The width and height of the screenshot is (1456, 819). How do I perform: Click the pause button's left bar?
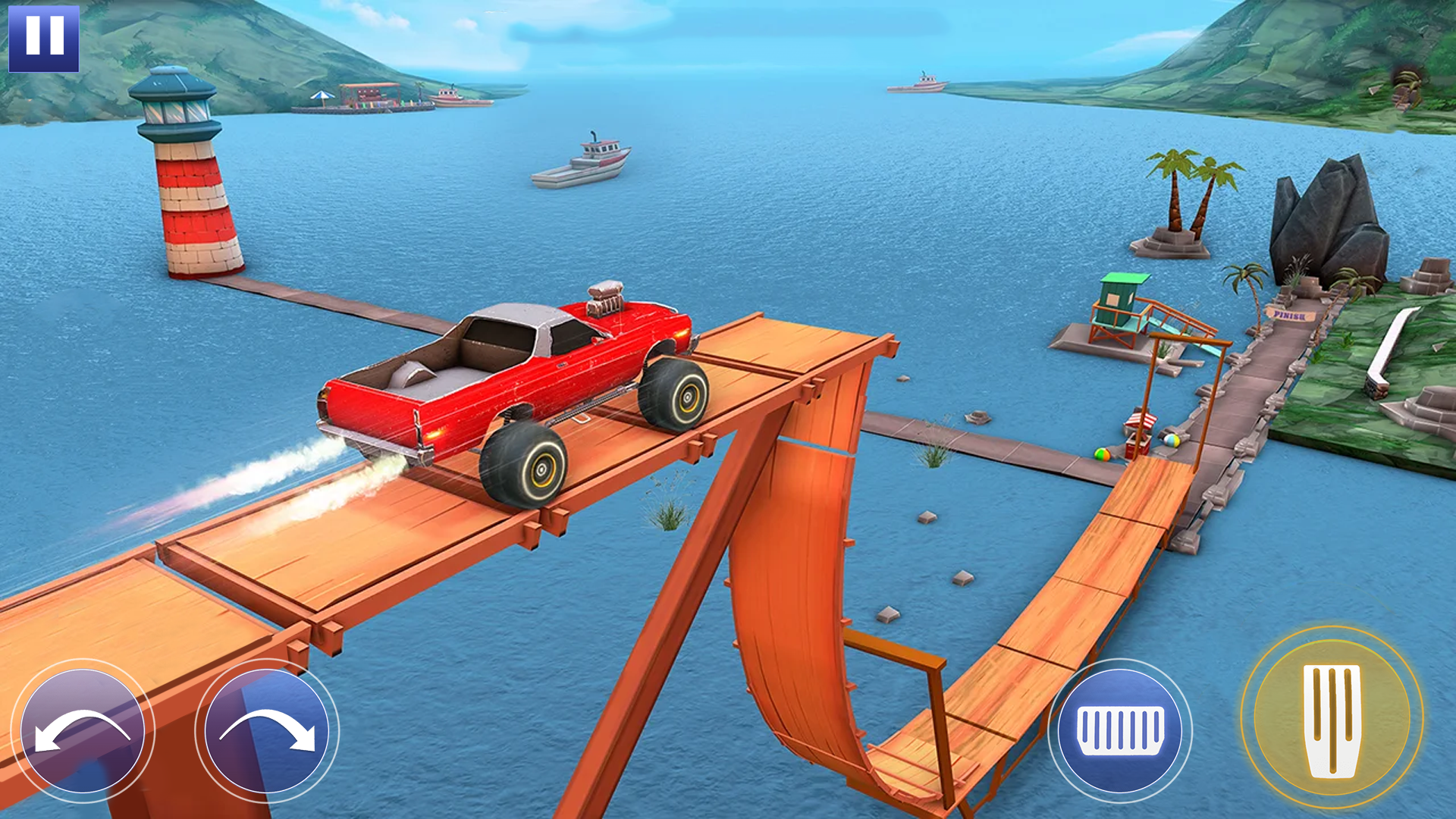(34, 36)
